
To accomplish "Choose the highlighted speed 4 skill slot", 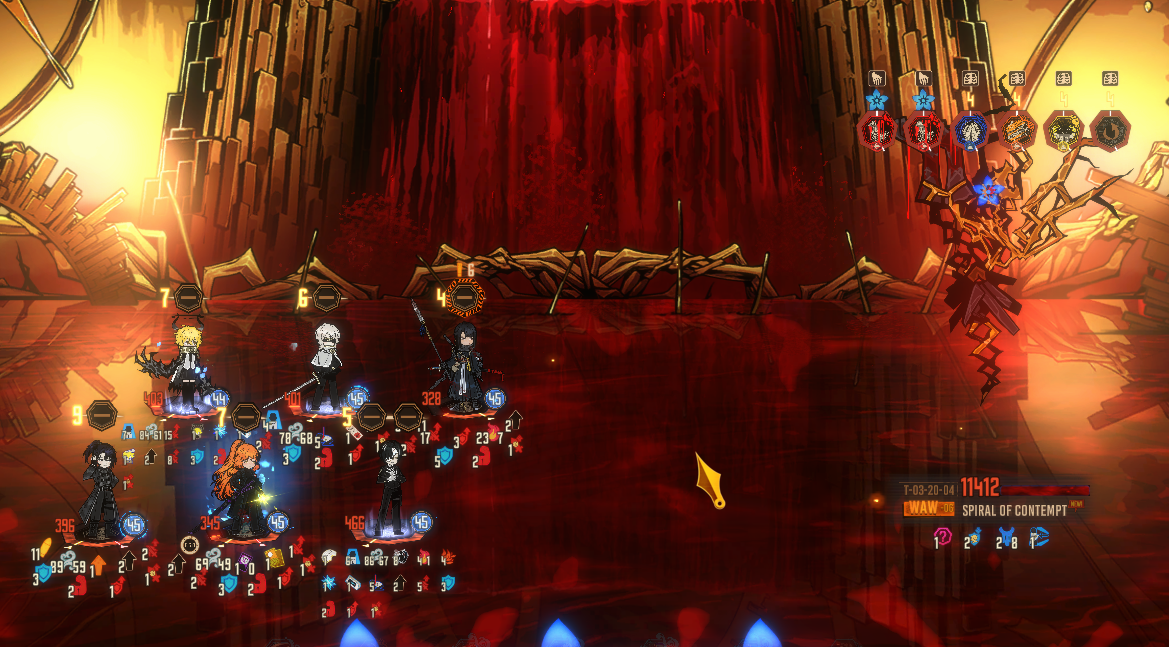I will click(x=464, y=296).
